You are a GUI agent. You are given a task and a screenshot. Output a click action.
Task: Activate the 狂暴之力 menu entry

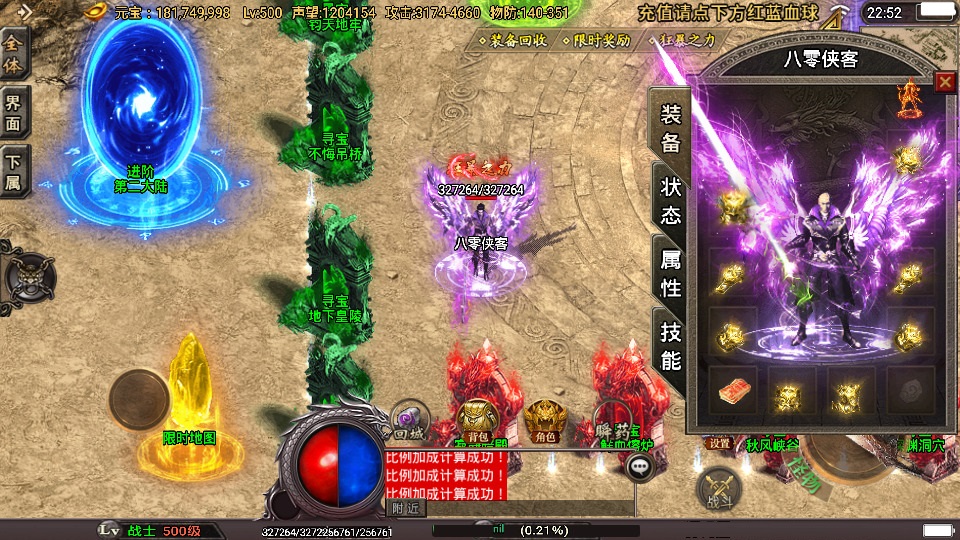coord(685,41)
